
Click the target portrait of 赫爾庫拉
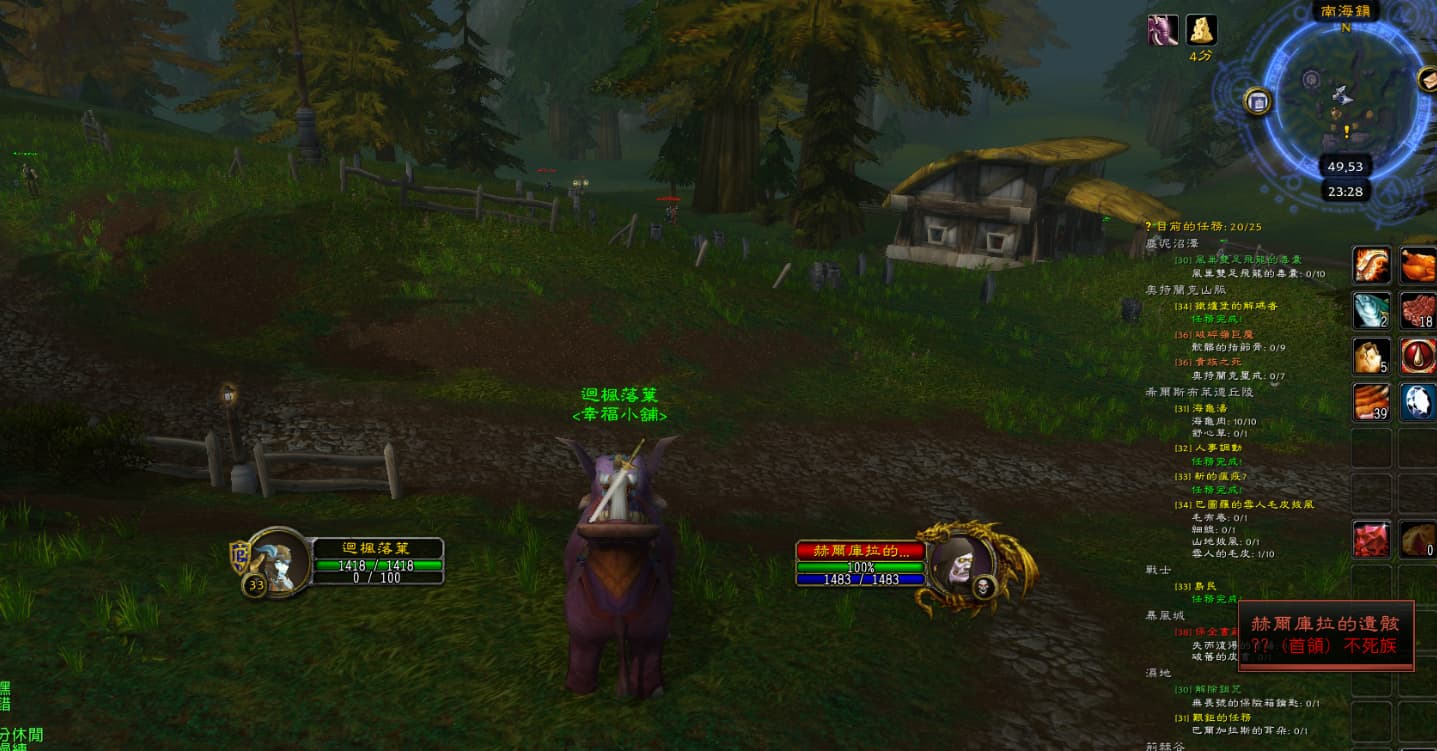(x=953, y=566)
